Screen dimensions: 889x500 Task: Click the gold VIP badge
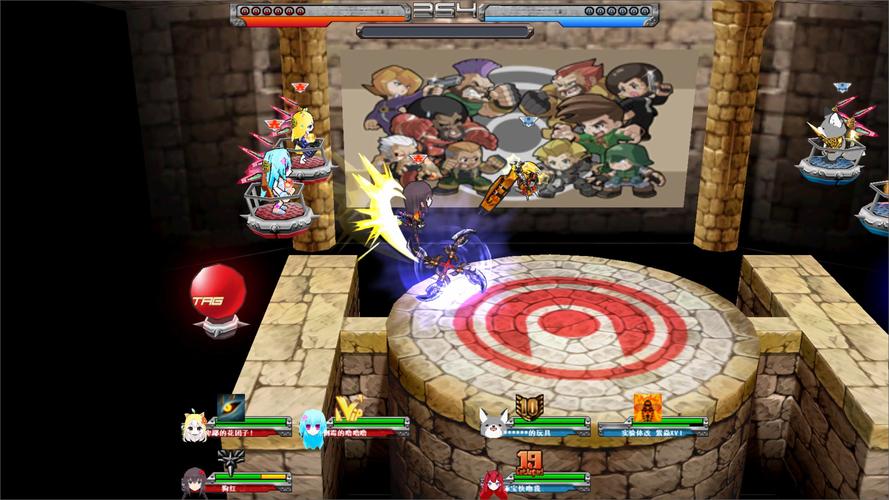tap(348, 406)
